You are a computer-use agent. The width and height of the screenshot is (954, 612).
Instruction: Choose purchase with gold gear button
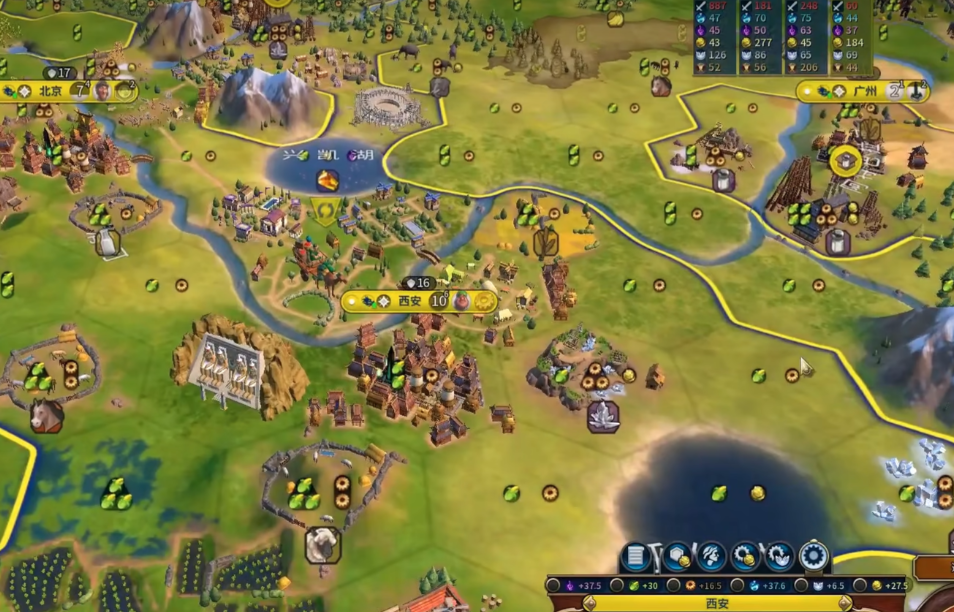click(x=745, y=557)
